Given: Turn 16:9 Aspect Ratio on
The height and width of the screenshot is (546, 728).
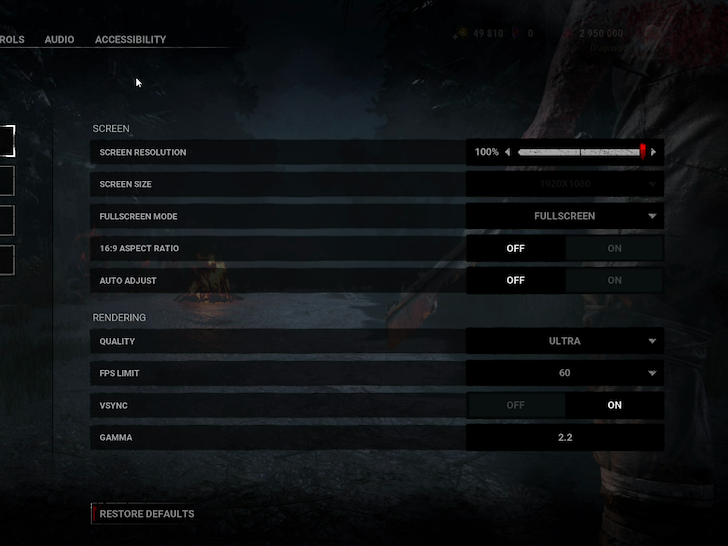Looking at the screenshot, I should coord(614,248).
